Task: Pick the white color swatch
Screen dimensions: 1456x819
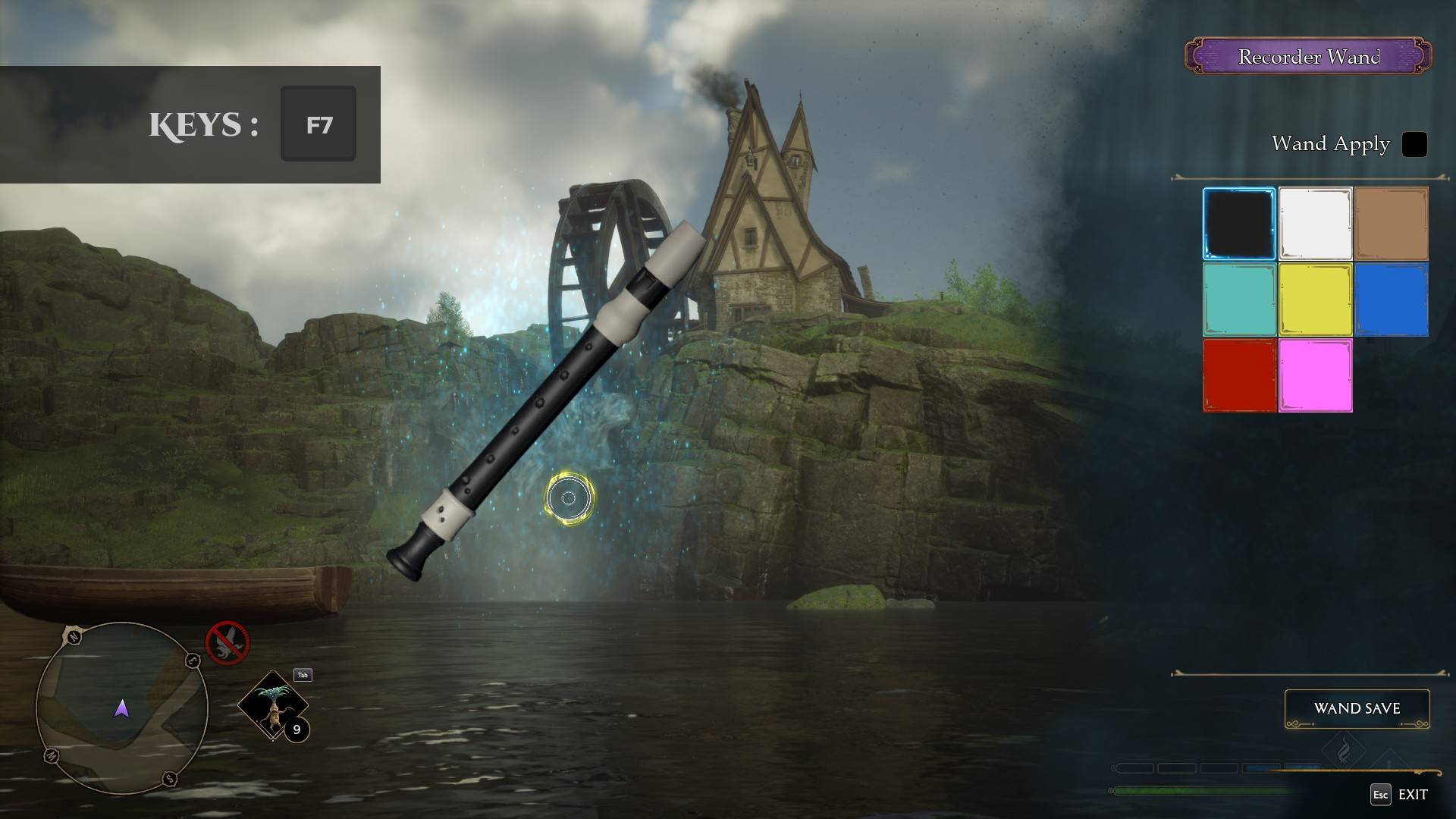Action: tap(1315, 223)
